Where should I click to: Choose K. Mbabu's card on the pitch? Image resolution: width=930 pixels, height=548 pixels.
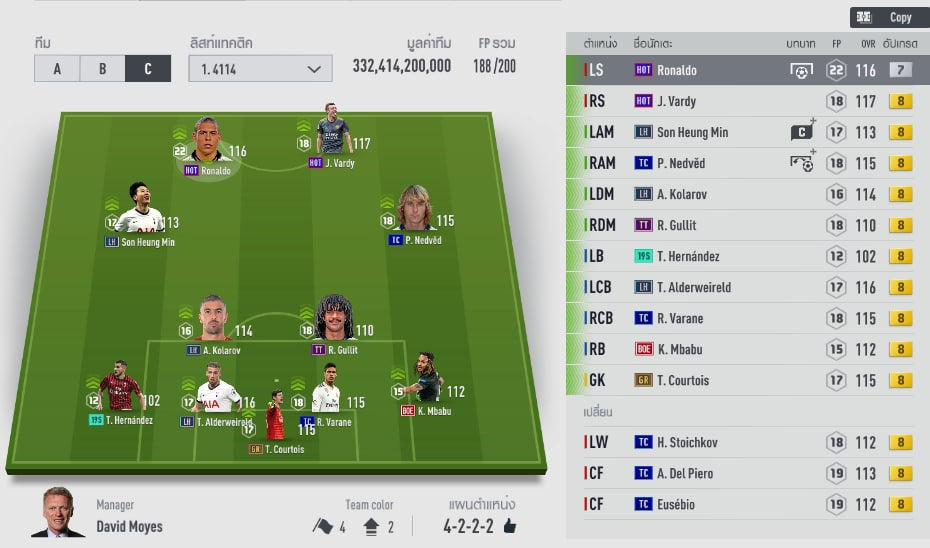tap(424, 380)
